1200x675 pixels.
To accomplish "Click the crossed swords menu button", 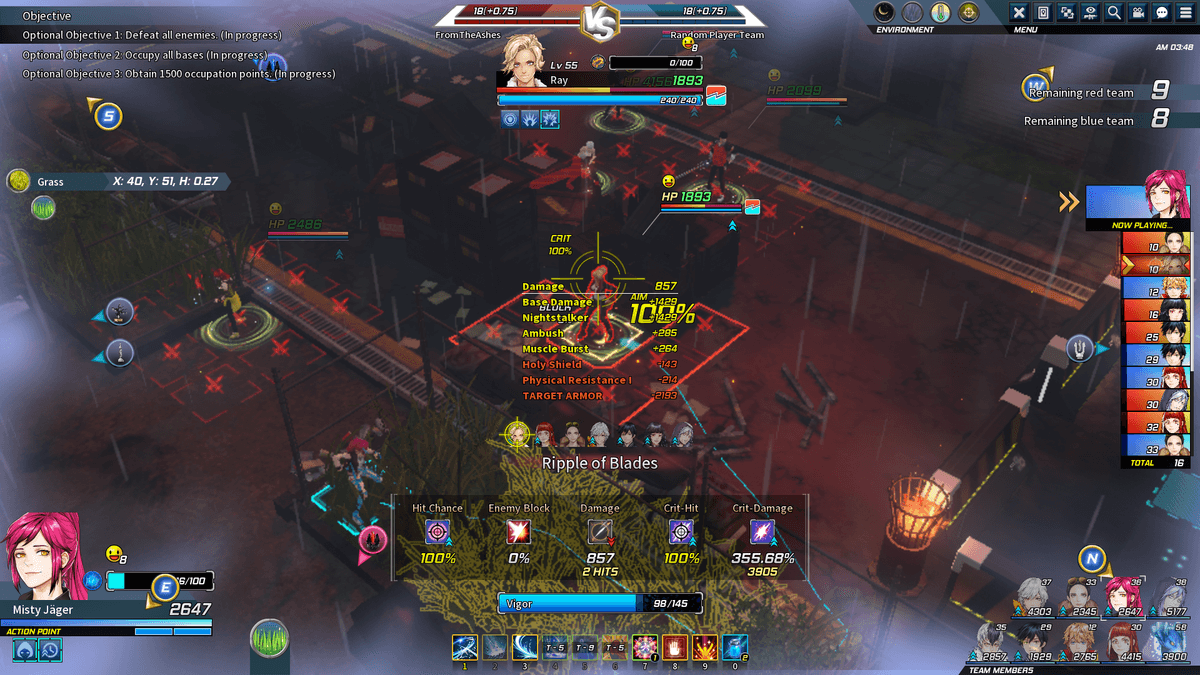I will (x=1019, y=13).
